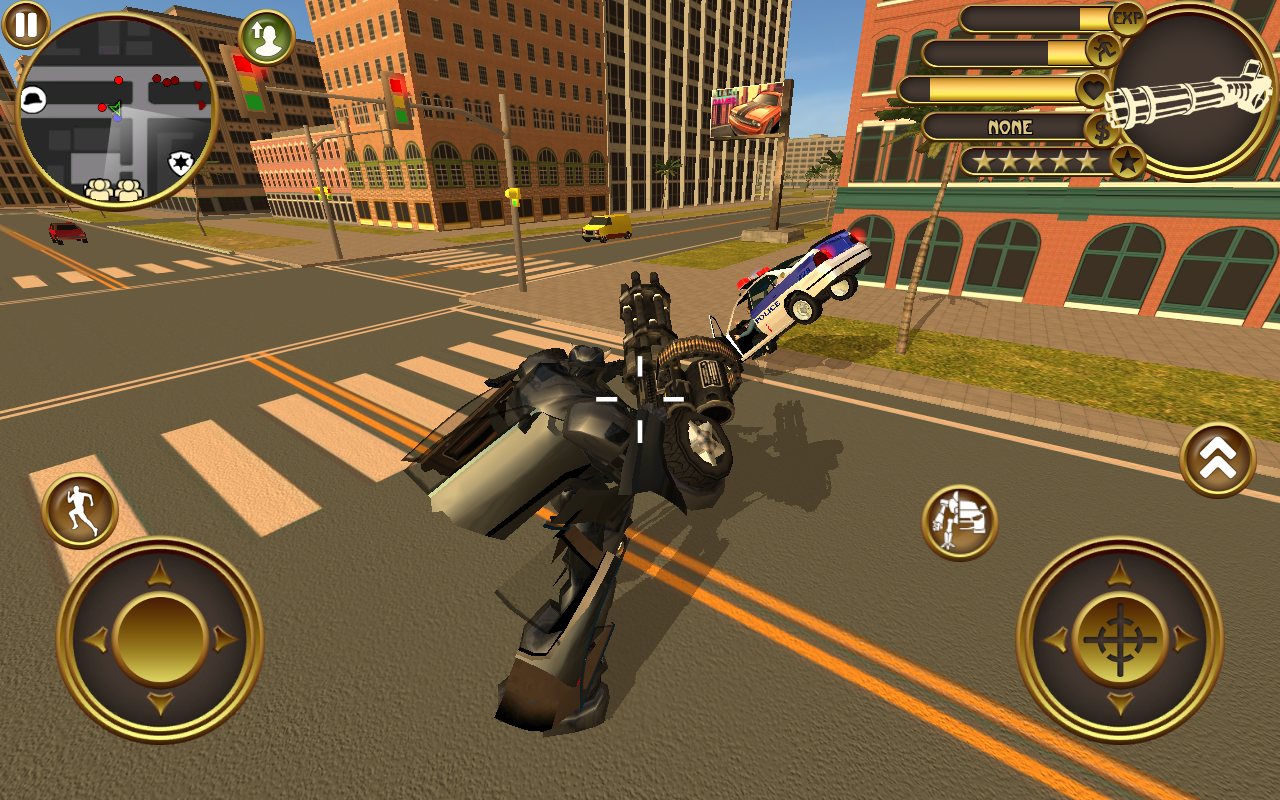Tap the heart icon beside the health bar
Screen dimensions: 1280x800
pyautogui.click(x=1091, y=90)
